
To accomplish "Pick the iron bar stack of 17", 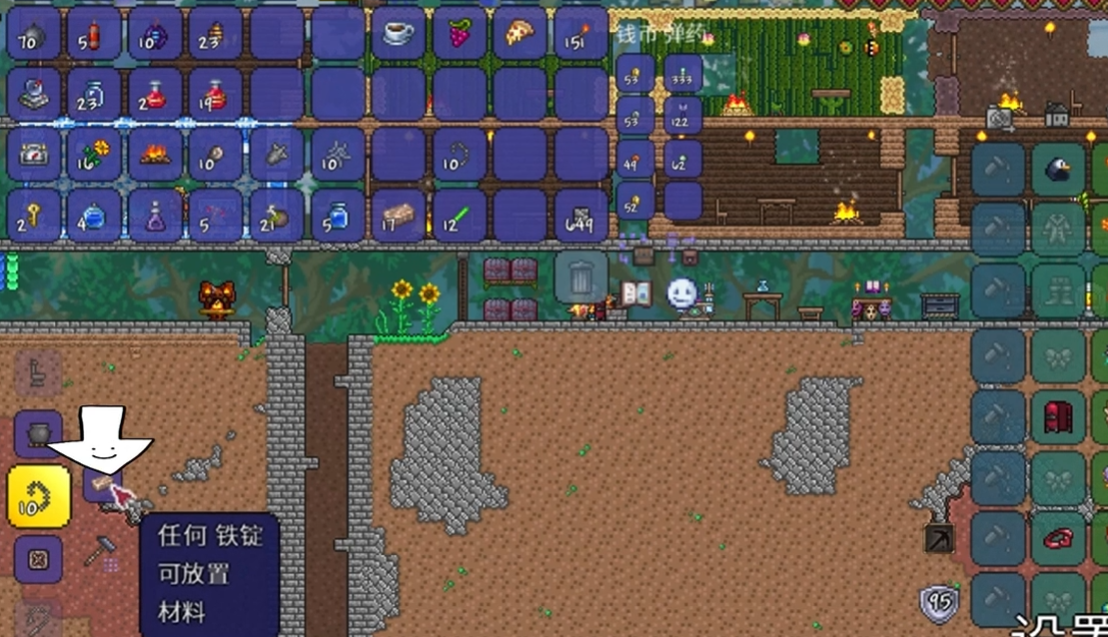I will coord(399,215).
